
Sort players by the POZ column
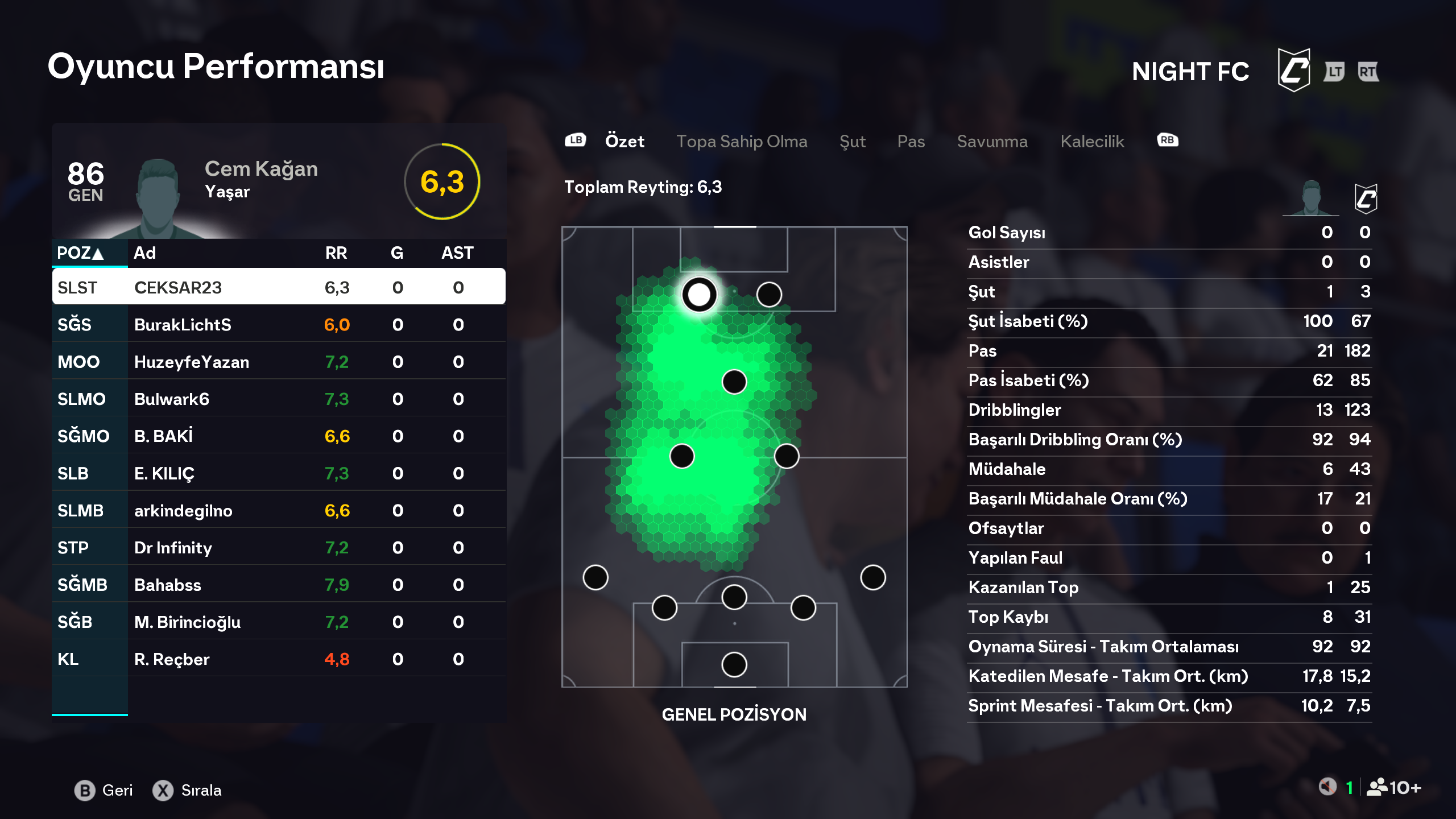(81, 253)
